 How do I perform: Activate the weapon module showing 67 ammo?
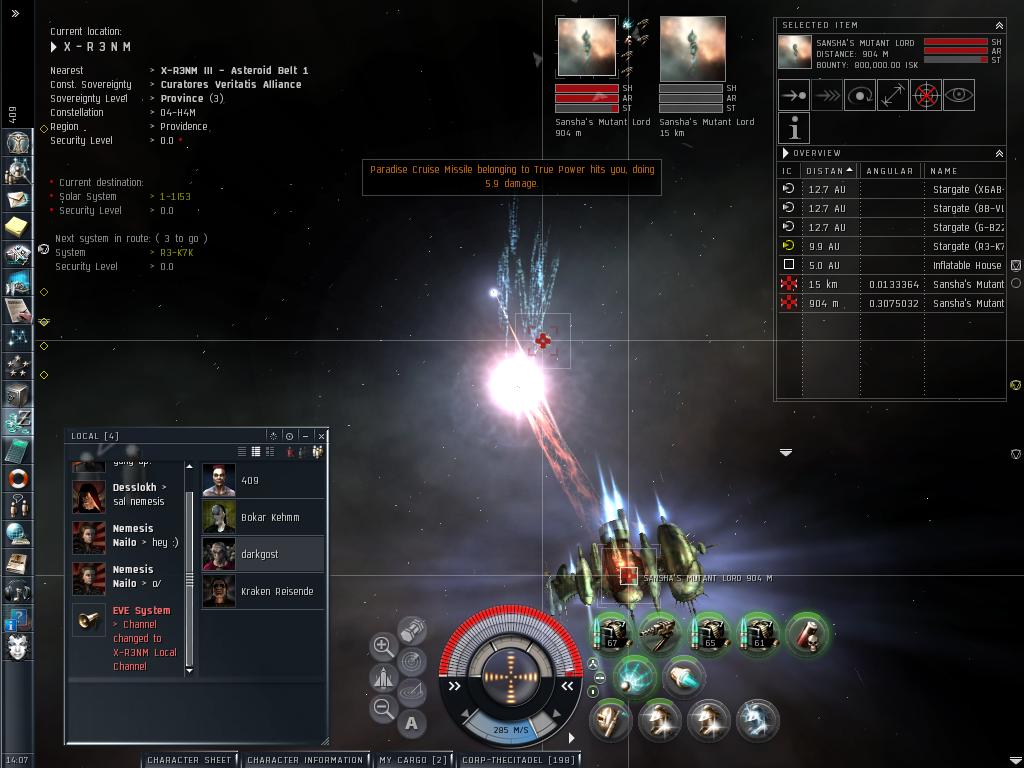coord(611,632)
